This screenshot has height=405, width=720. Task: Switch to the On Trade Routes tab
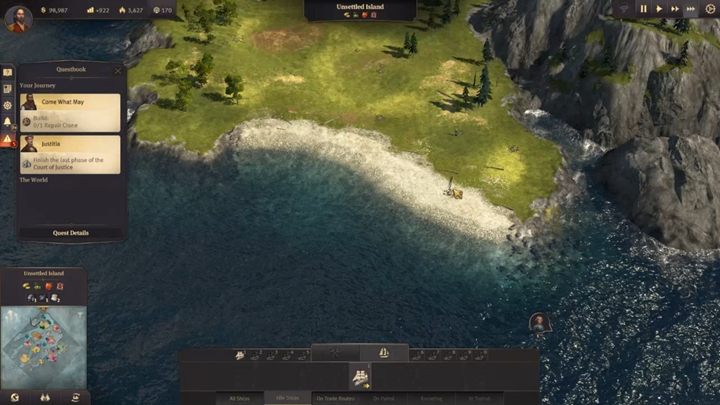pos(336,398)
